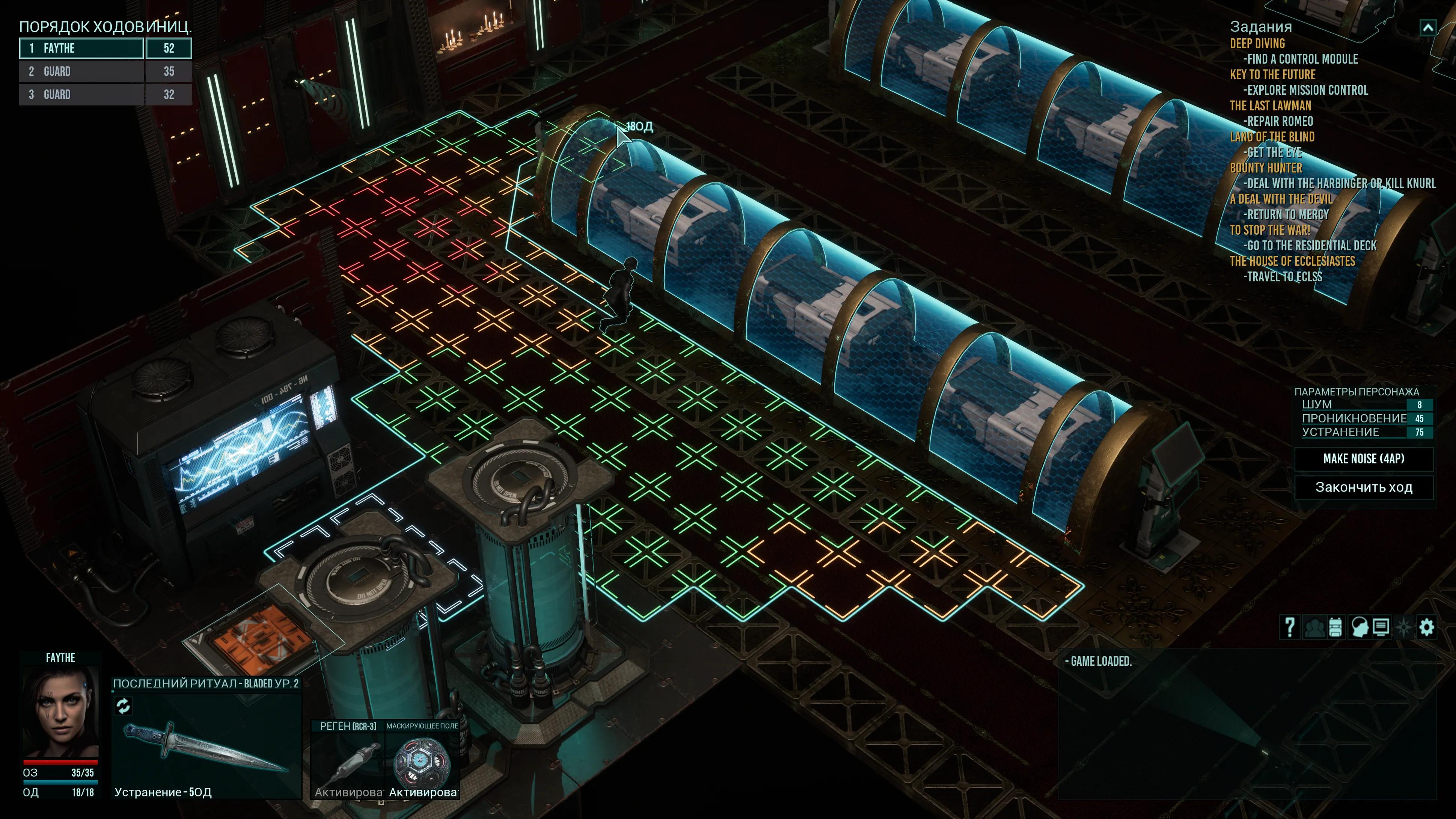Select Faythe in the turn order list
The width and height of the screenshot is (1456, 819).
tap(82, 48)
